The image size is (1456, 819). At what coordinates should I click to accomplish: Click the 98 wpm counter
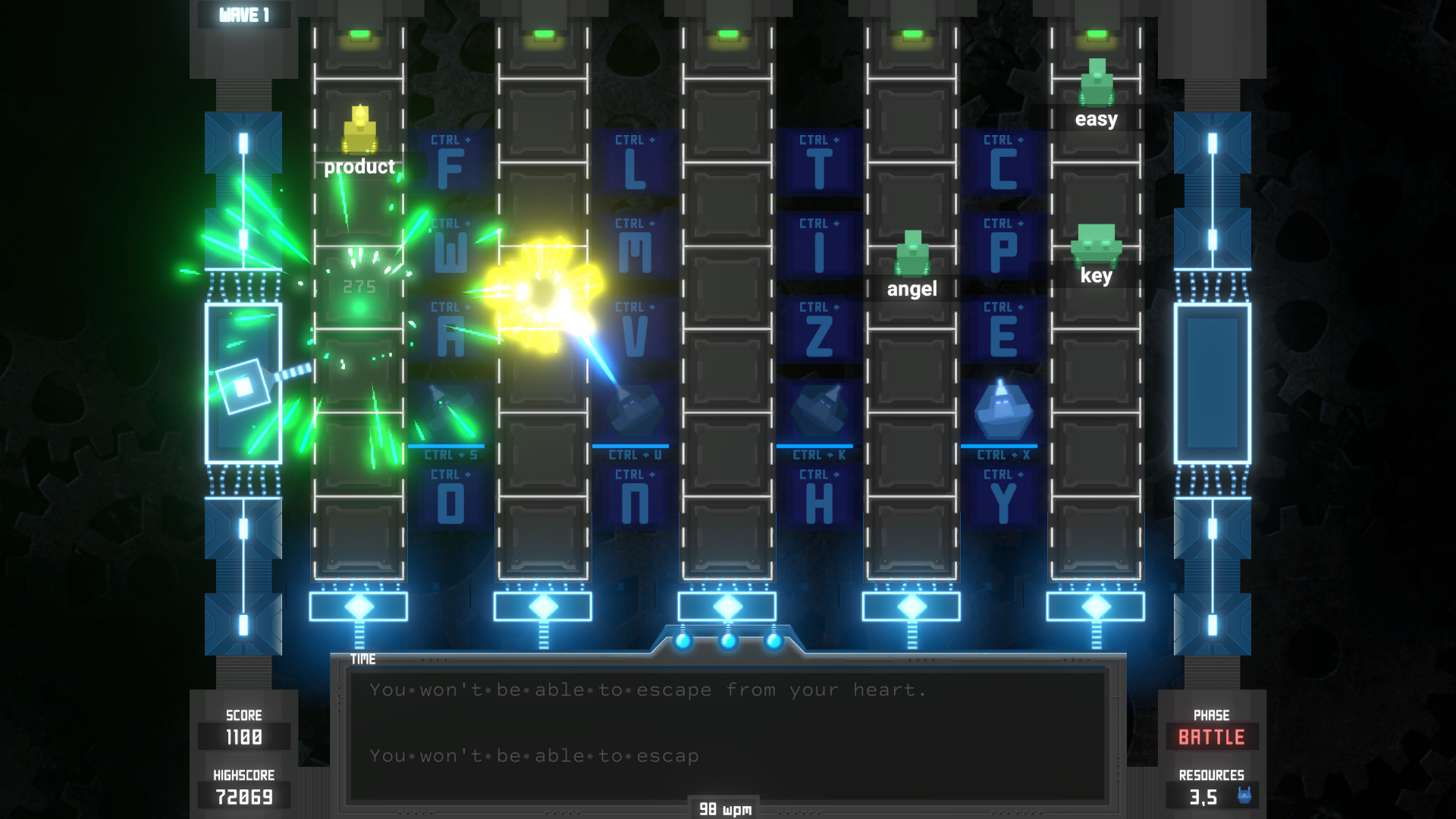[x=723, y=808]
